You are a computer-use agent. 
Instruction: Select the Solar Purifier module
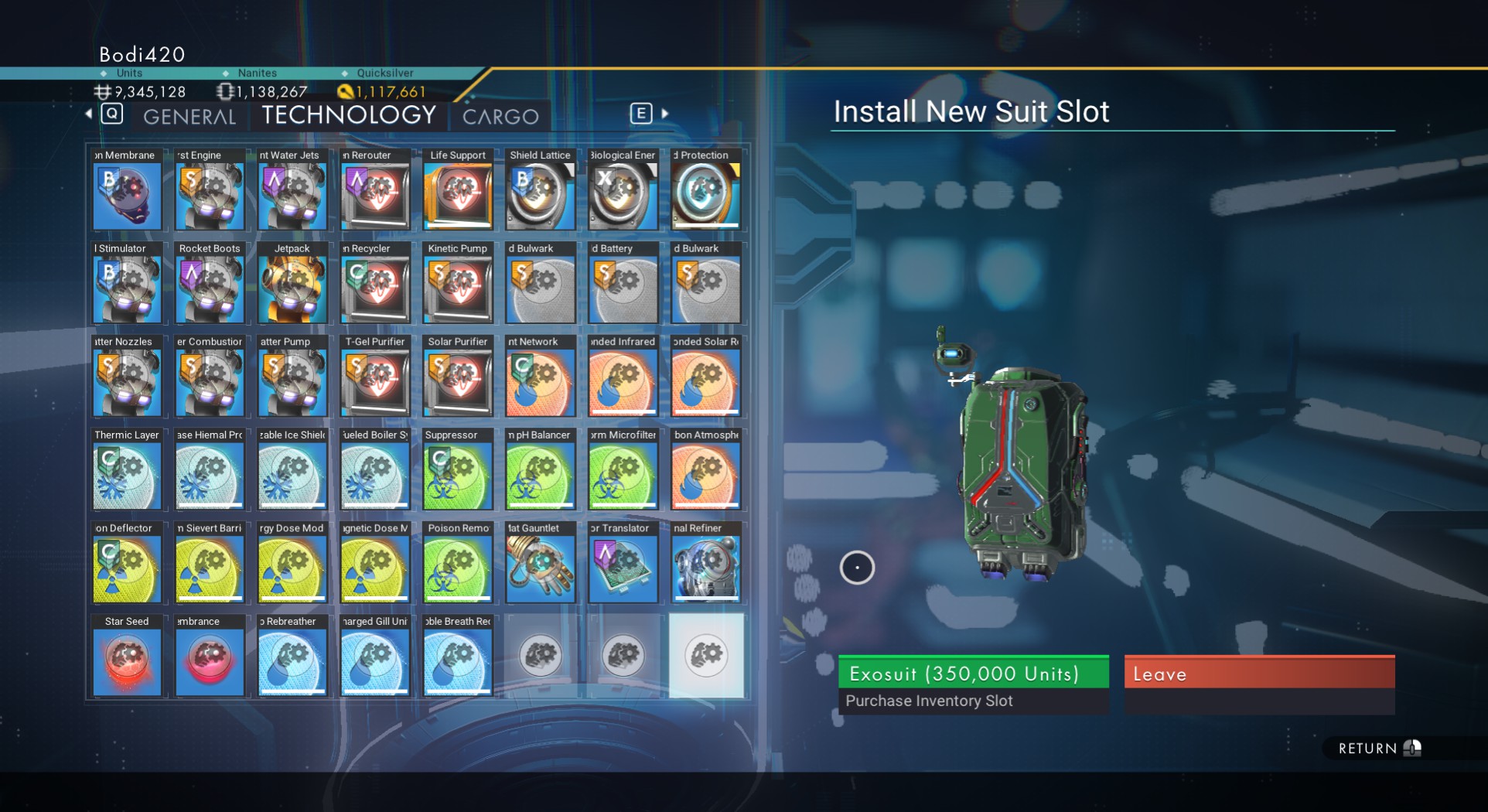458,376
